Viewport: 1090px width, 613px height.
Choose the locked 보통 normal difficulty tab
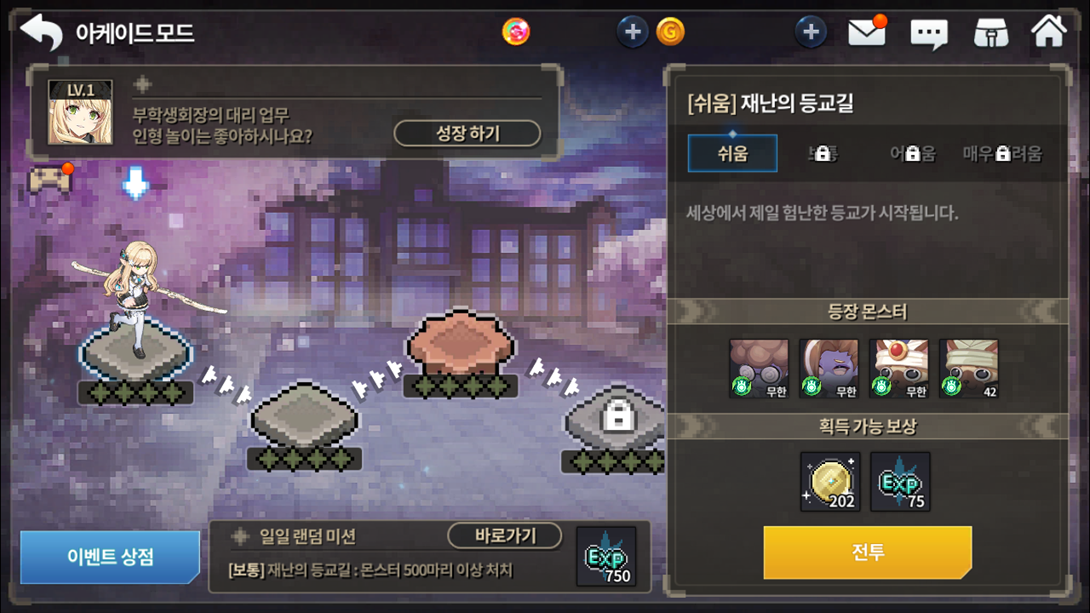coord(822,153)
